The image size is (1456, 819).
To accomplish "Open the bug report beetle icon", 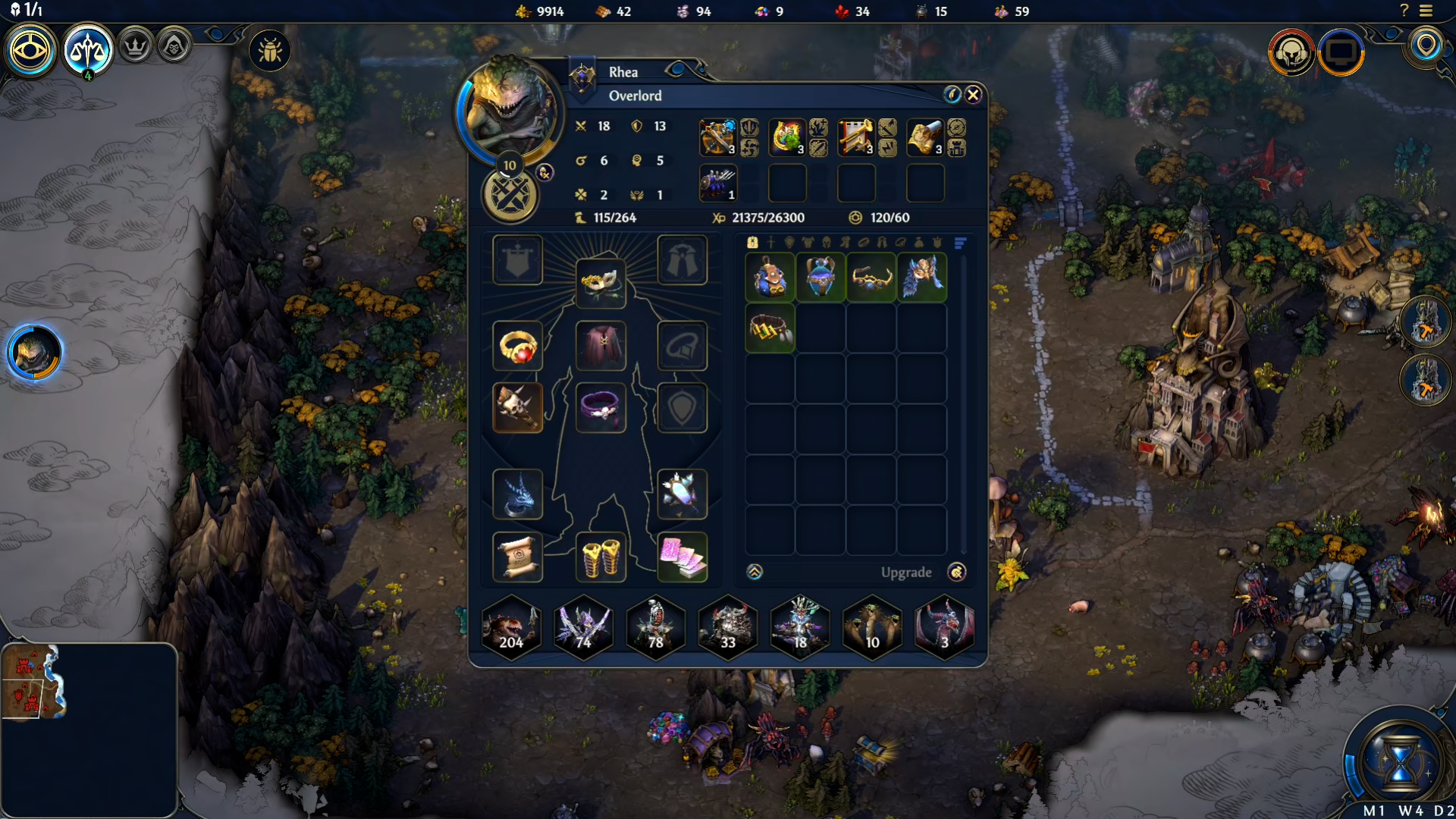I will 270,51.
